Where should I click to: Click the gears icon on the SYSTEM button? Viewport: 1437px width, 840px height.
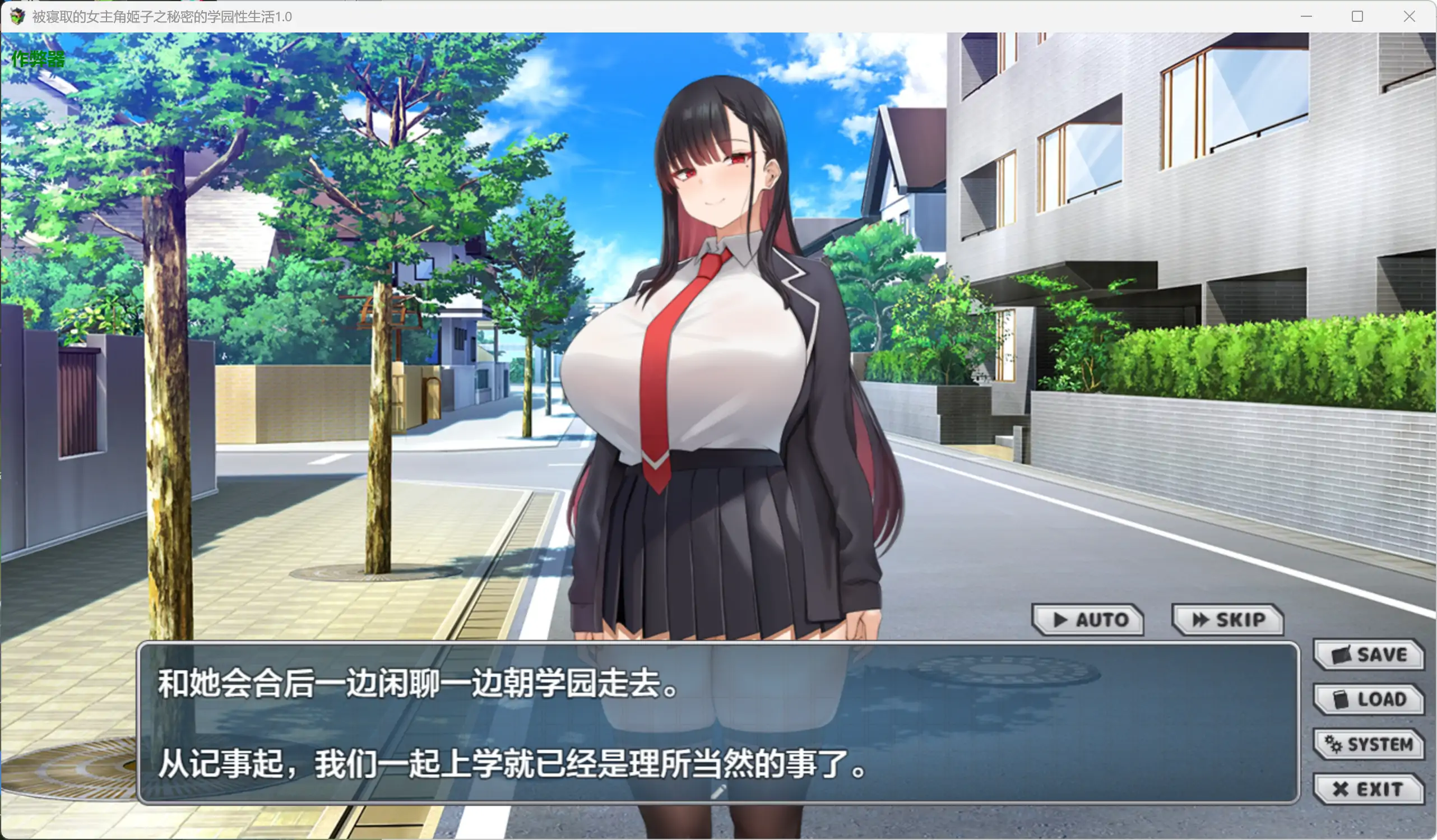1332,744
